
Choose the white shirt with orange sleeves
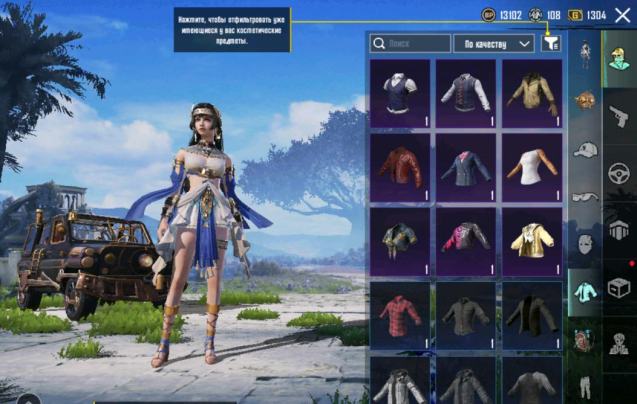(x=531, y=167)
